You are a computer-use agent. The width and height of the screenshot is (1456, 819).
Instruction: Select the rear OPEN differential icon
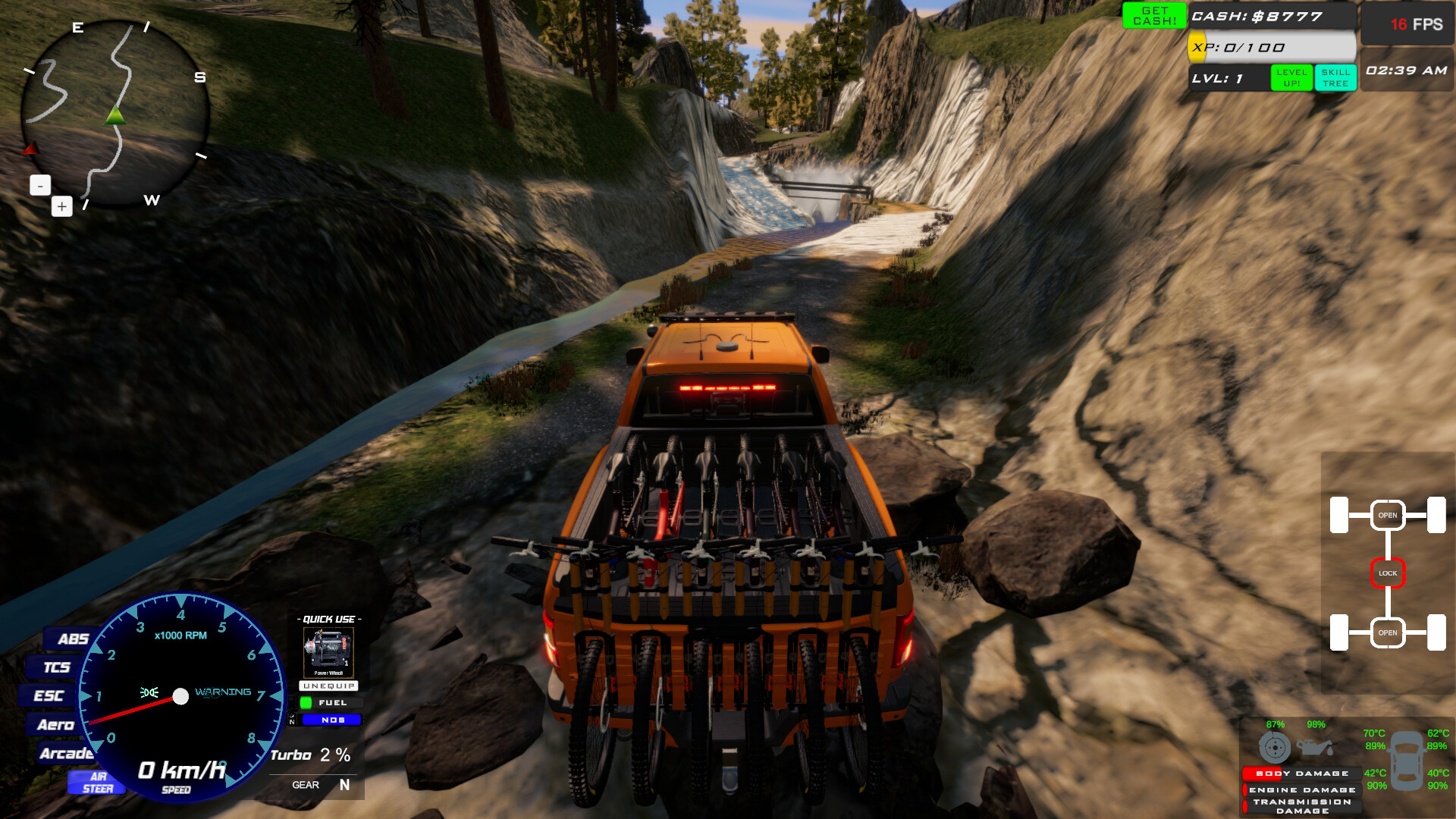coord(1388,631)
